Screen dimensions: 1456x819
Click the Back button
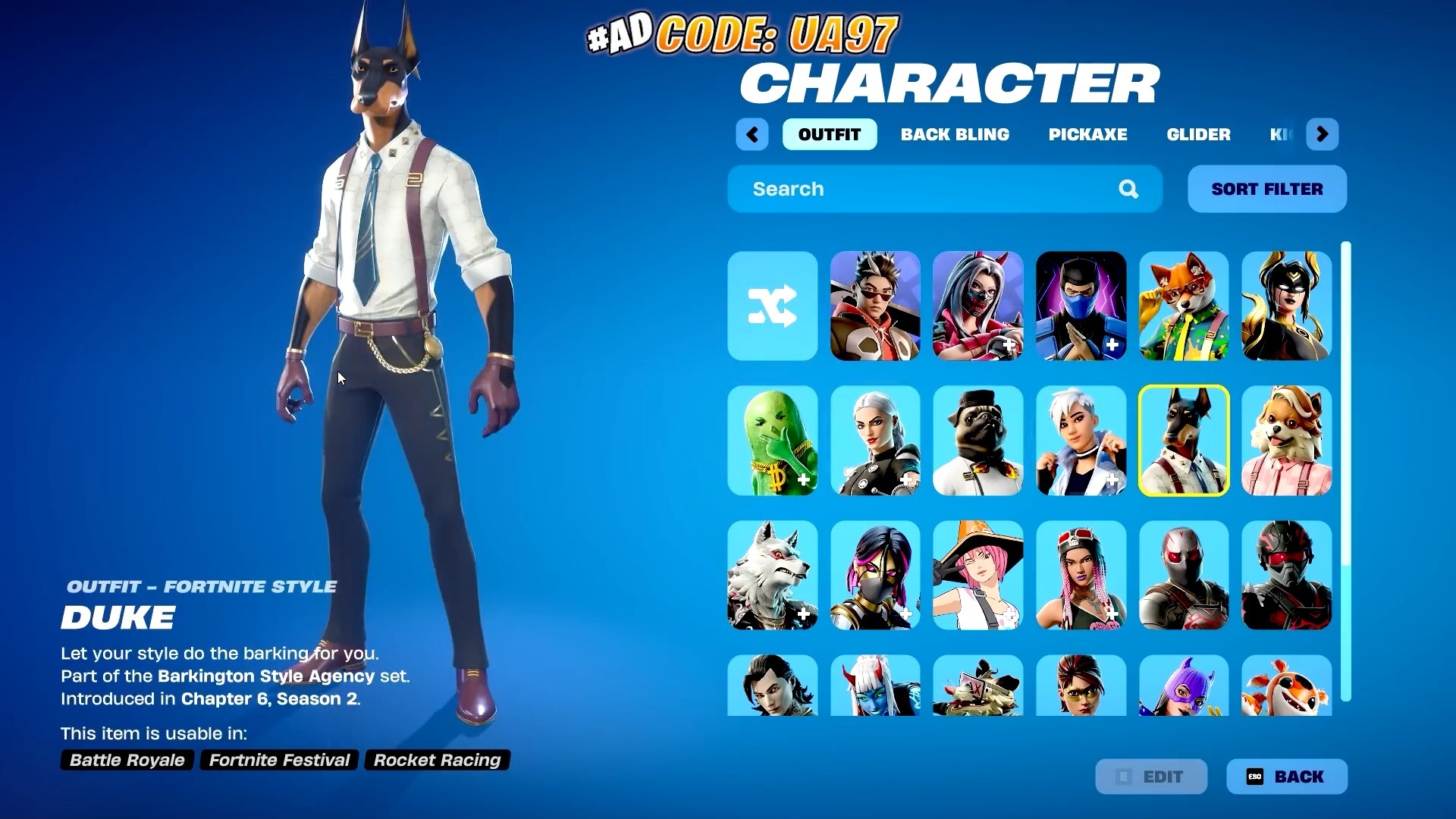pos(1287,777)
